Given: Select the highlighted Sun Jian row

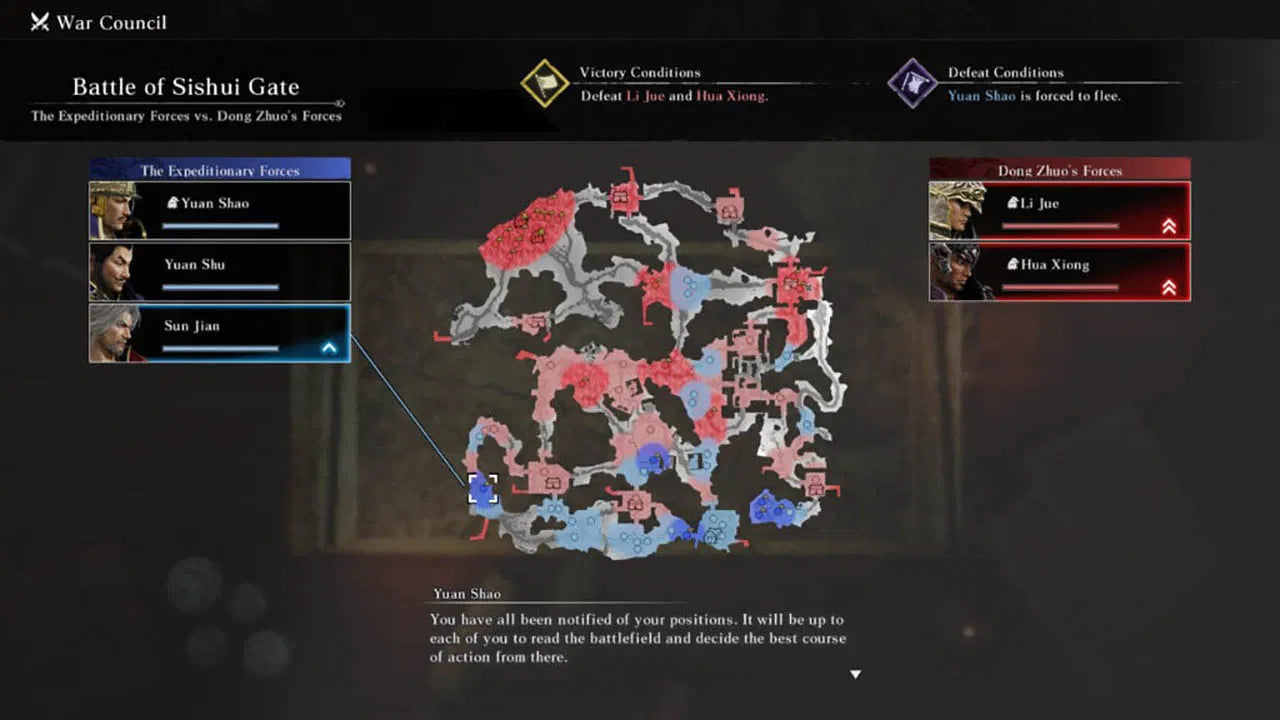Looking at the screenshot, I should pyautogui.click(x=220, y=333).
